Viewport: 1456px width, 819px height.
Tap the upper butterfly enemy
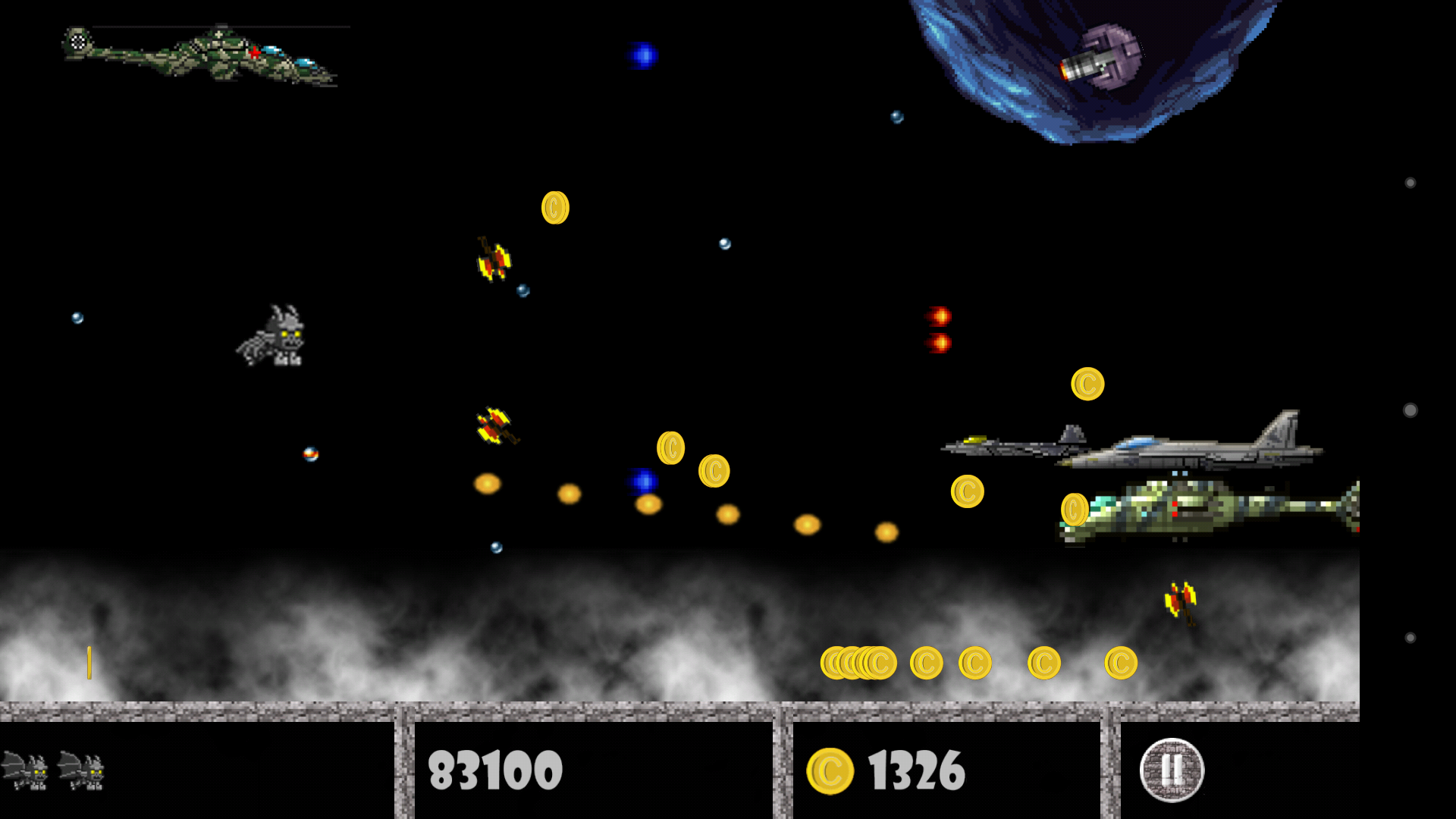[494, 262]
